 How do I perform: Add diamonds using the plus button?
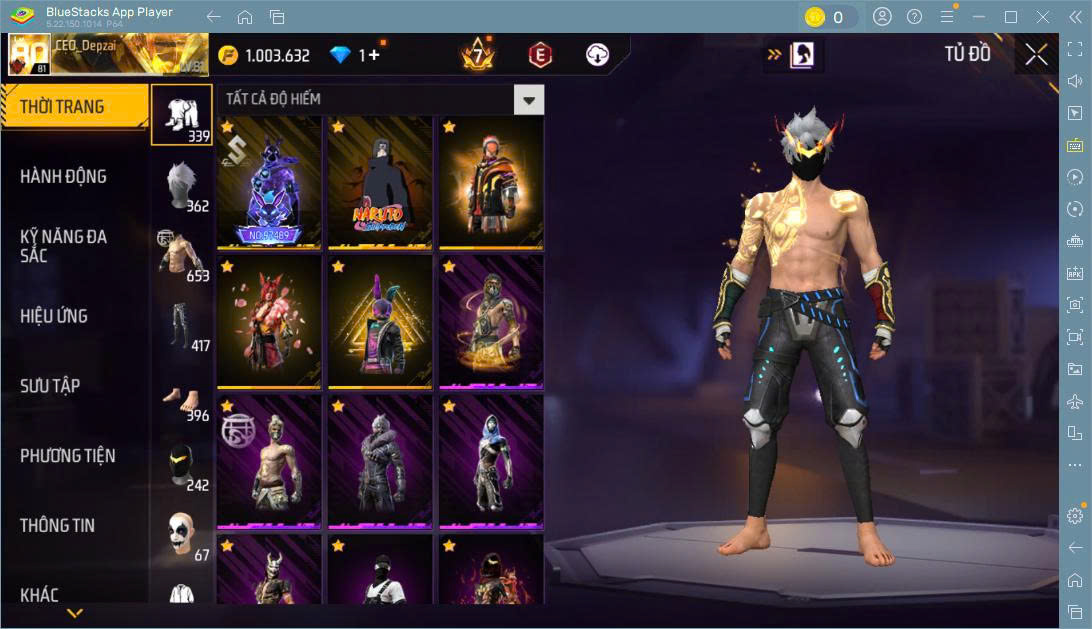[x=374, y=56]
